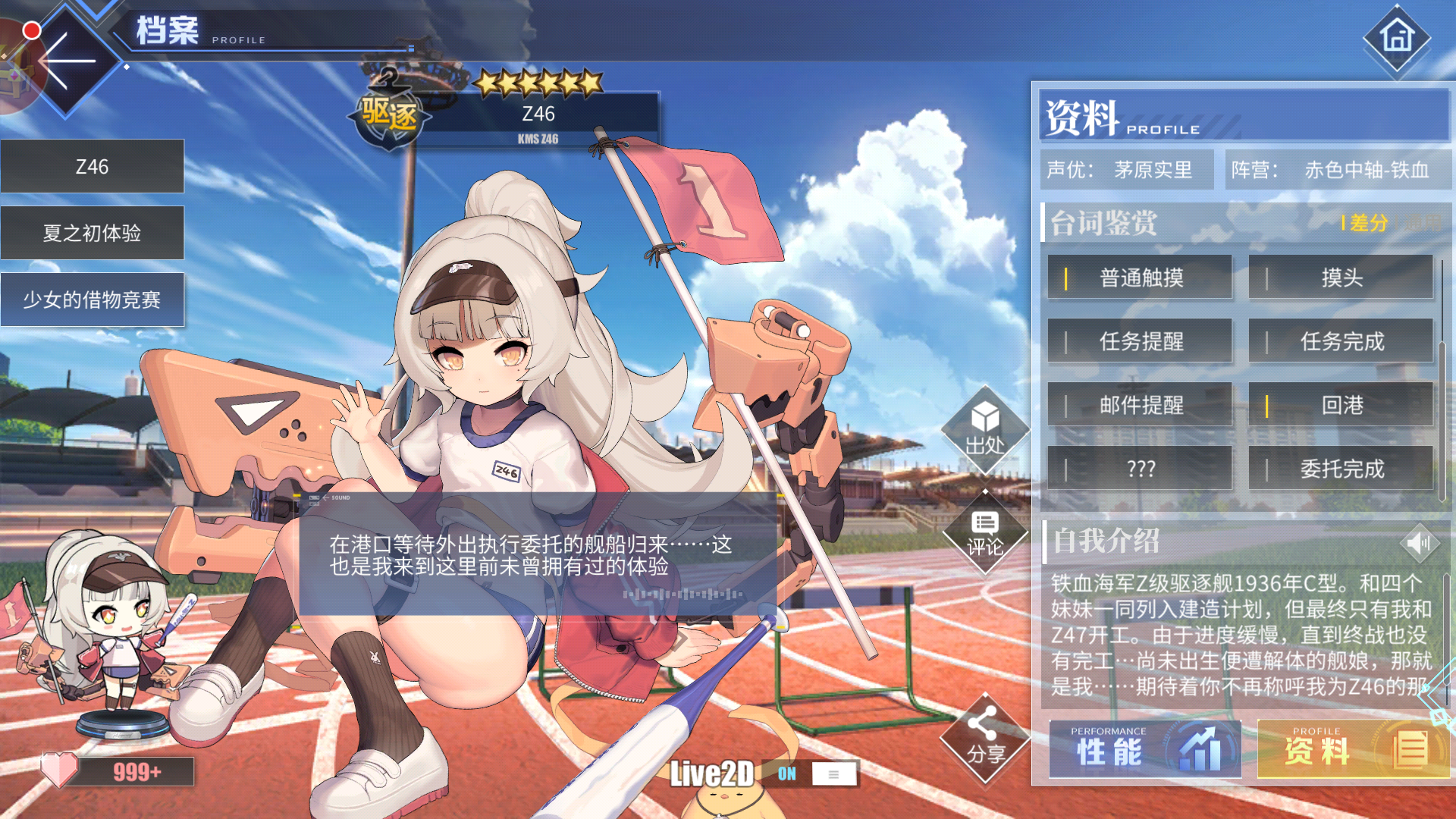Click the chart icon on the 性能 button
The image size is (1456, 819).
click(x=1200, y=749)
